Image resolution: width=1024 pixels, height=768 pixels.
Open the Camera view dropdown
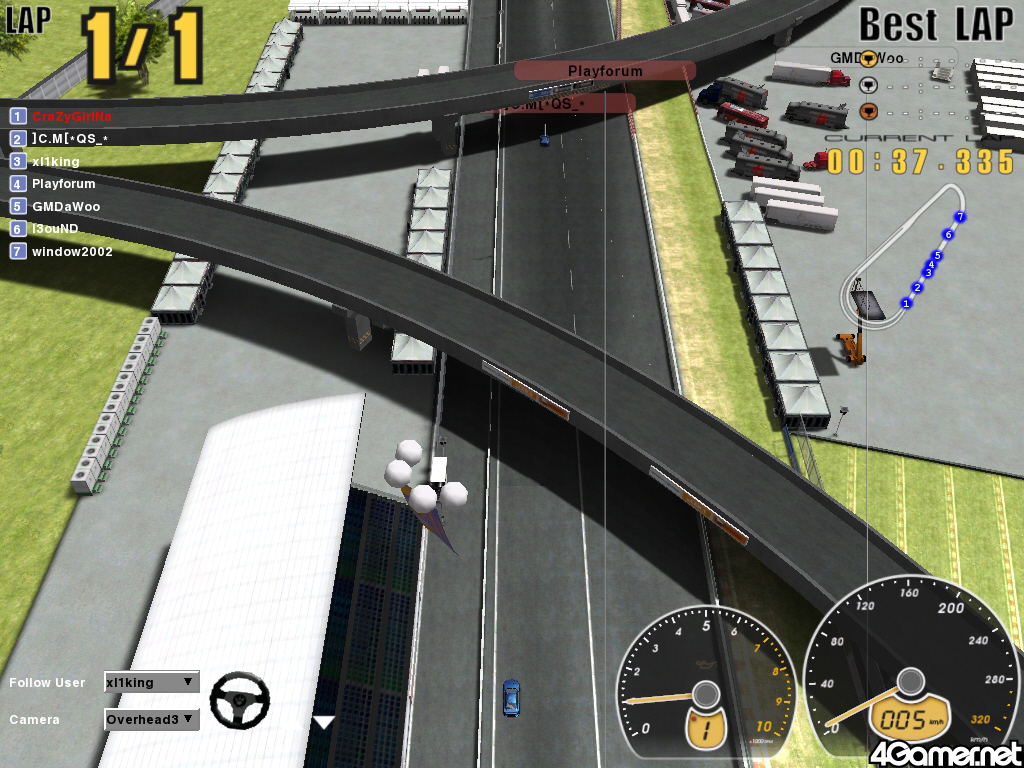pyautogui.click(x=151, y=719)
